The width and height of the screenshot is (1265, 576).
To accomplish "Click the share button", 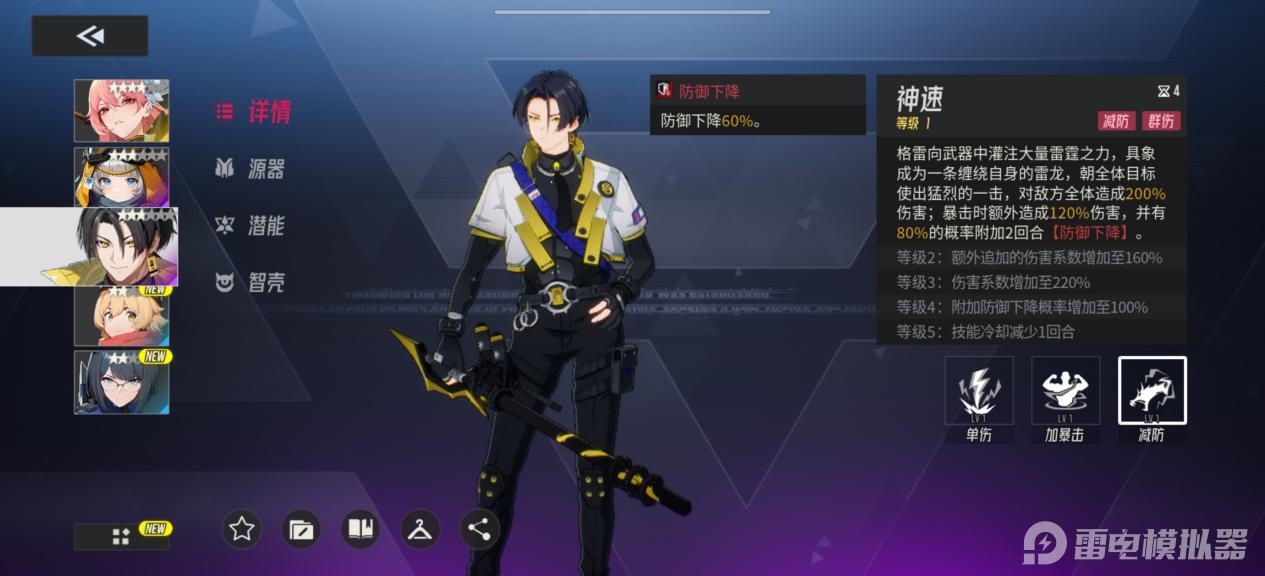I will (x=480, y=529).
